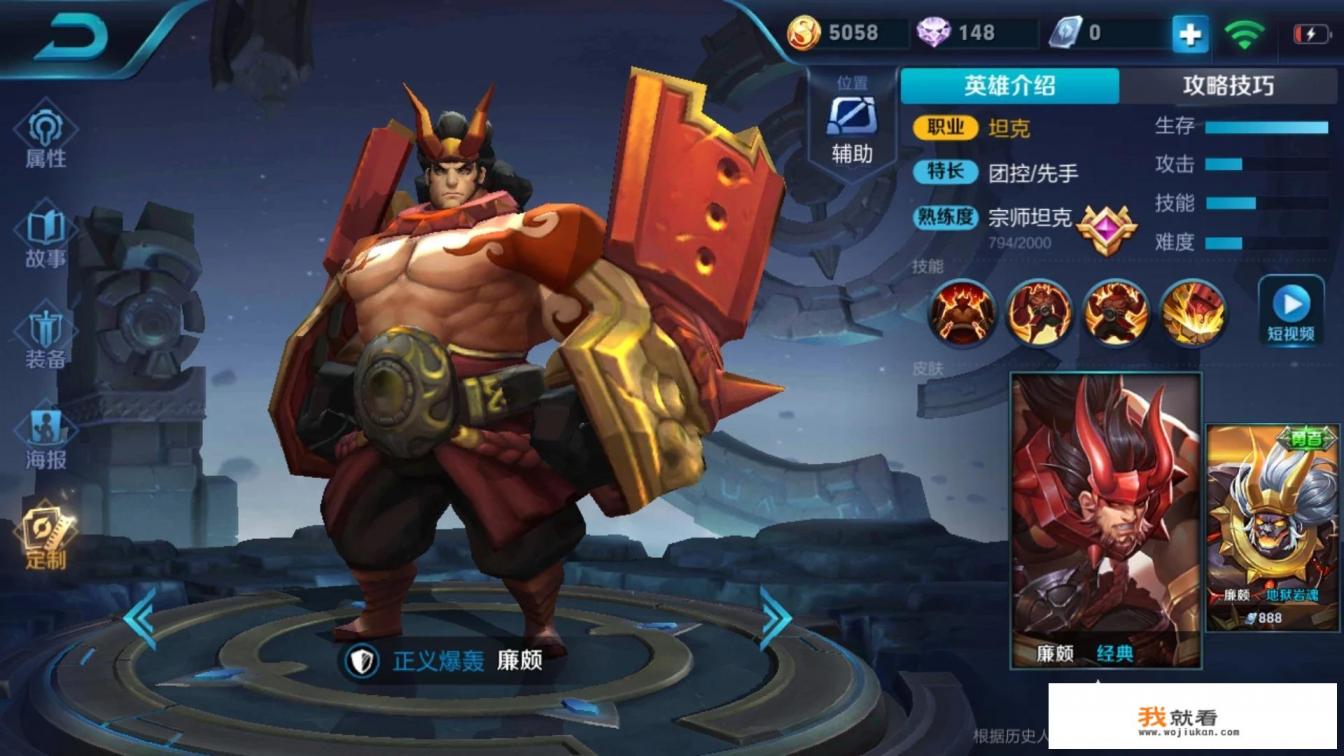Switch to the 英雄介绍 tab
Image resolution: width=1344 pixels, height=756 pixels.
[x=1008, y=88]
